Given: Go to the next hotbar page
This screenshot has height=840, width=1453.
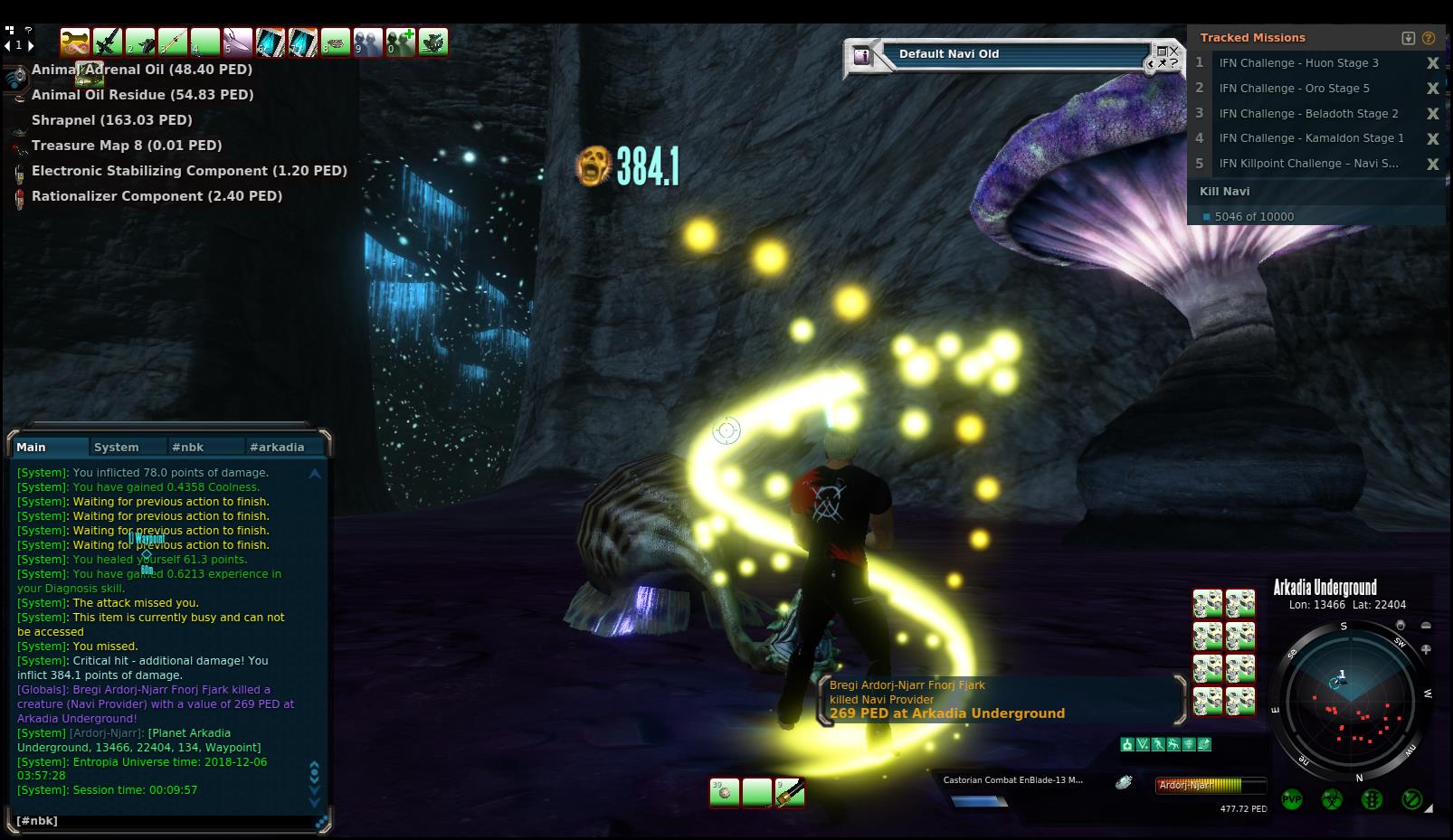Looking at the screenshot, I should coord(32,44).
